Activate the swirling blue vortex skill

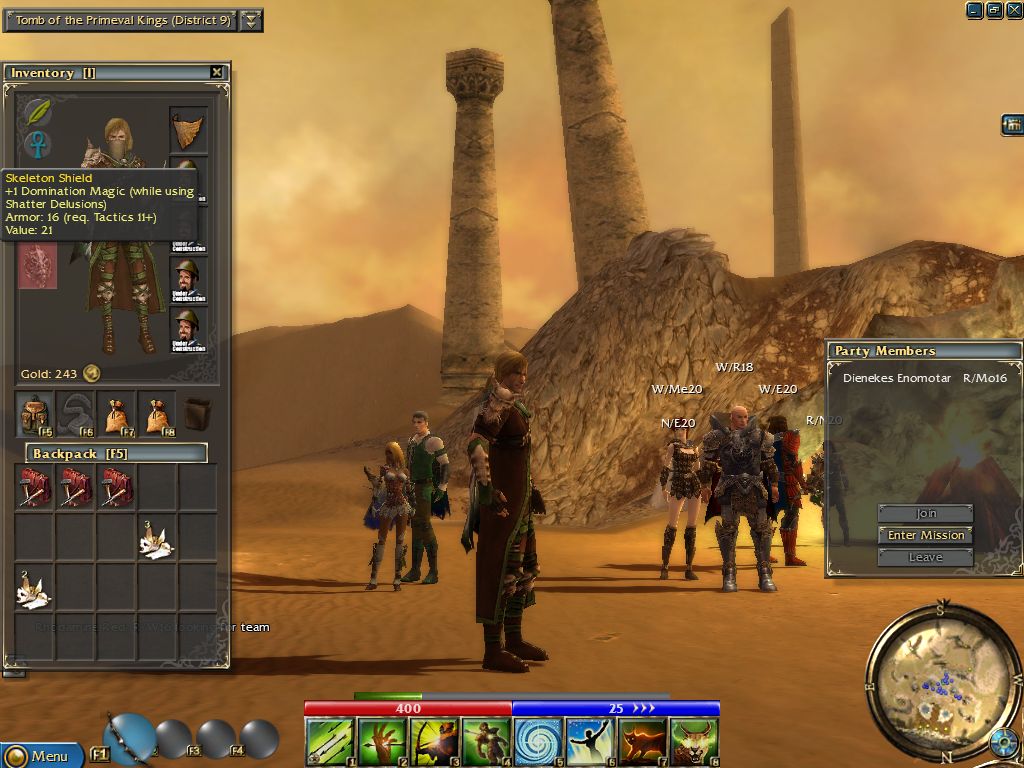(x=538, y=743)
